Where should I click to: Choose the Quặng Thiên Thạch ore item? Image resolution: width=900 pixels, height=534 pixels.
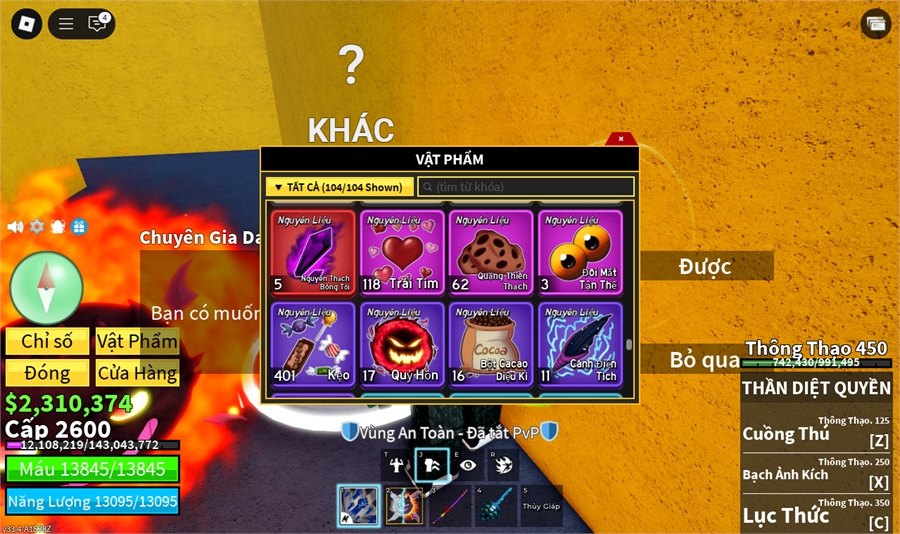pos(490,252)
